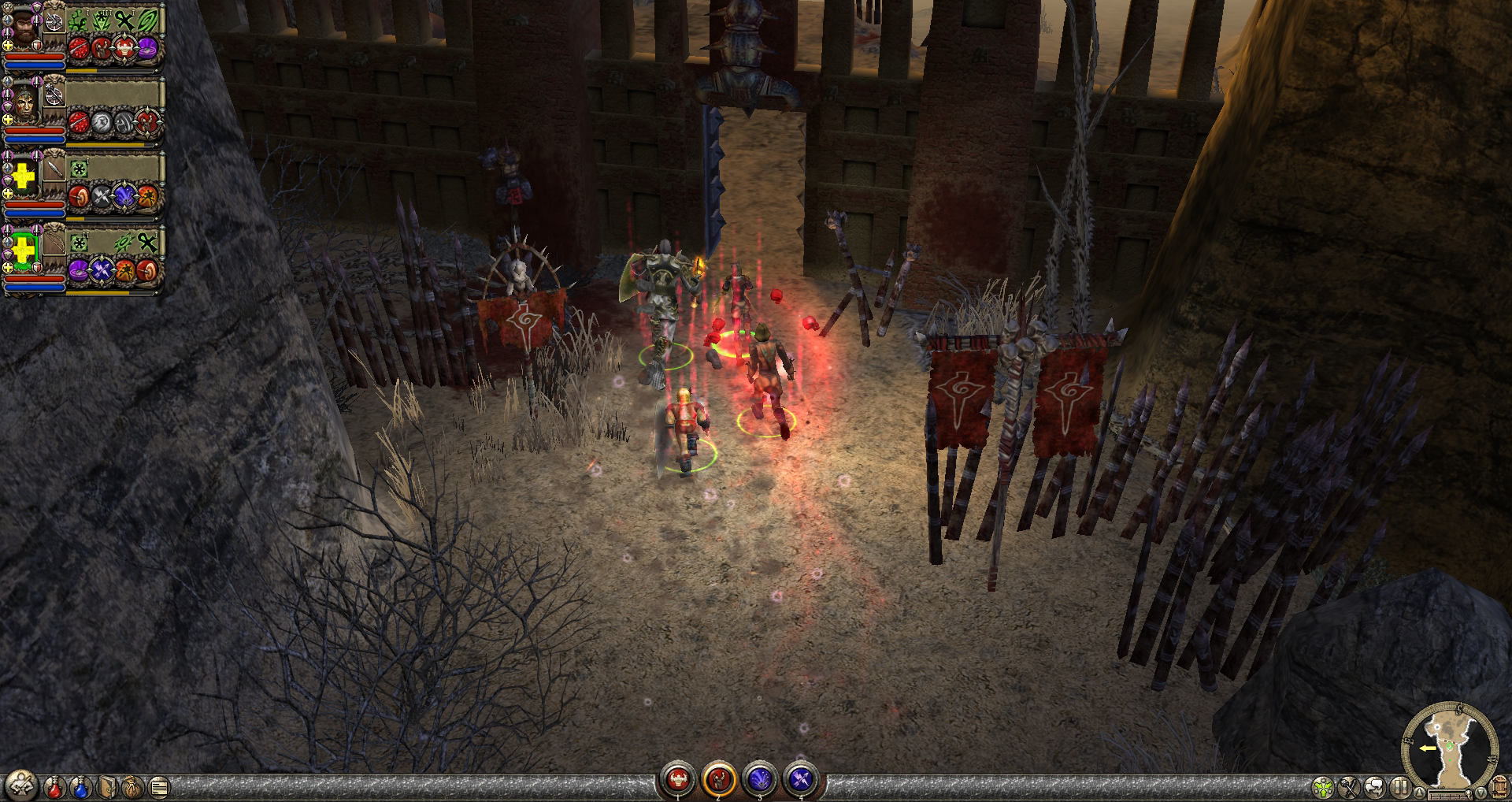The height and width of the screenshot is (802, 1512).
Task: Open the wooden door menu button
Action: (x=1499, y=787)
